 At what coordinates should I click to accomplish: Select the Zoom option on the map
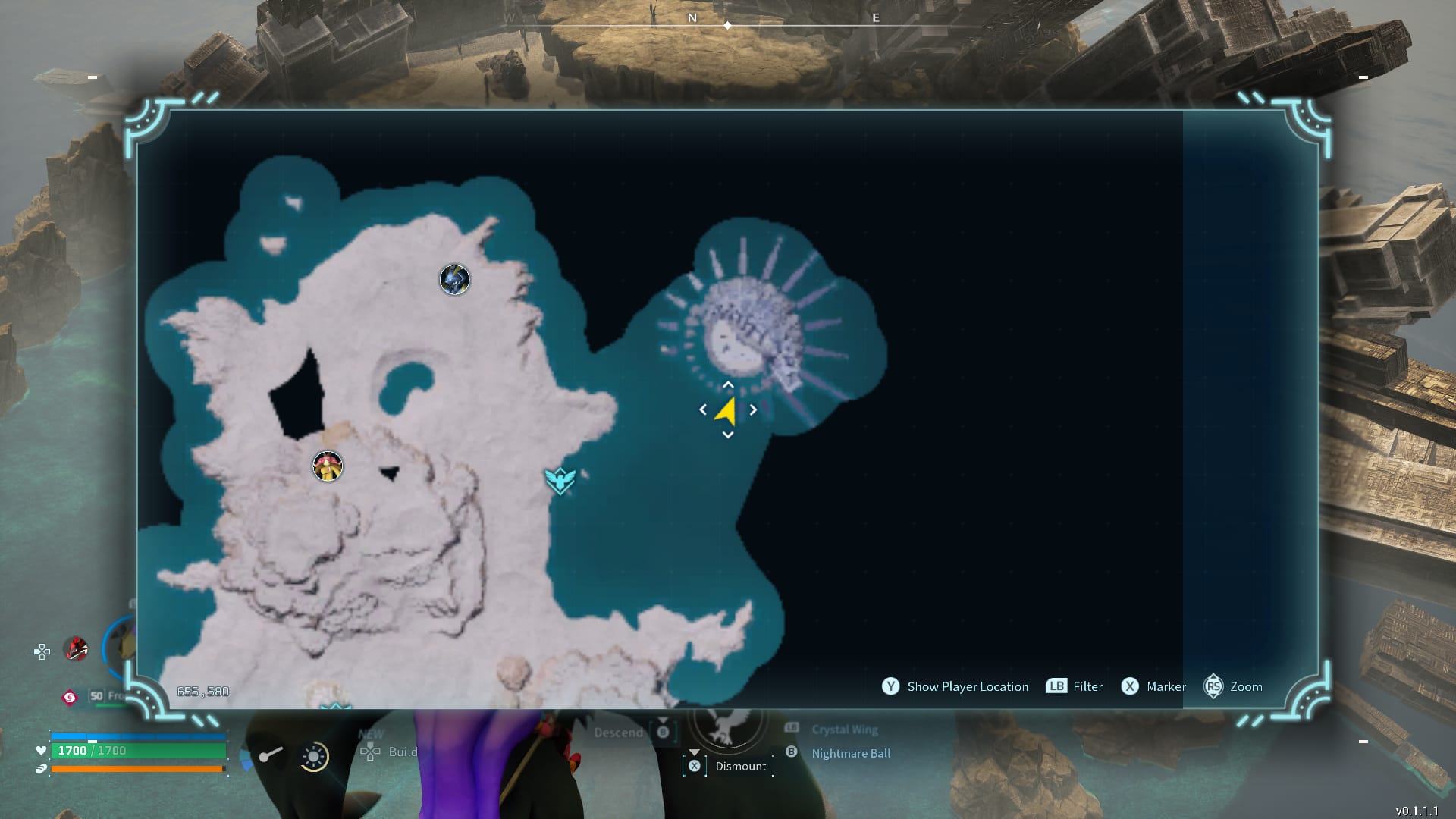pos(1245,686)
